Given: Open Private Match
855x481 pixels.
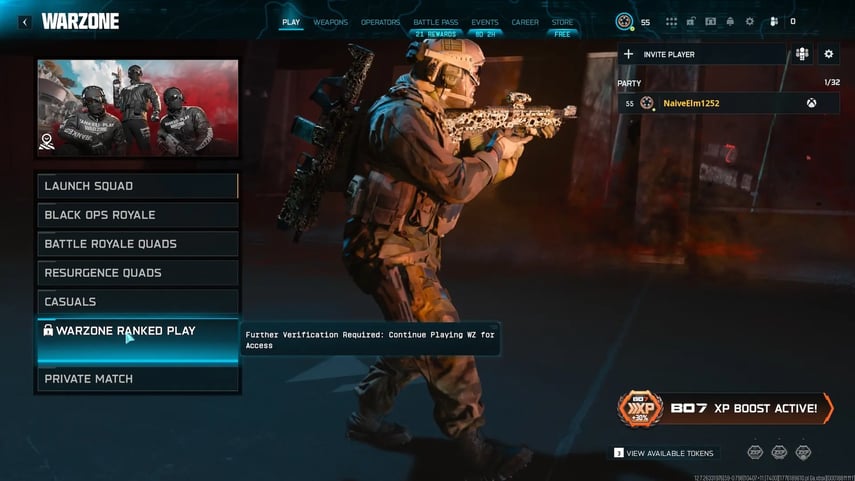Looking at the screenshot, I should 138,379.
